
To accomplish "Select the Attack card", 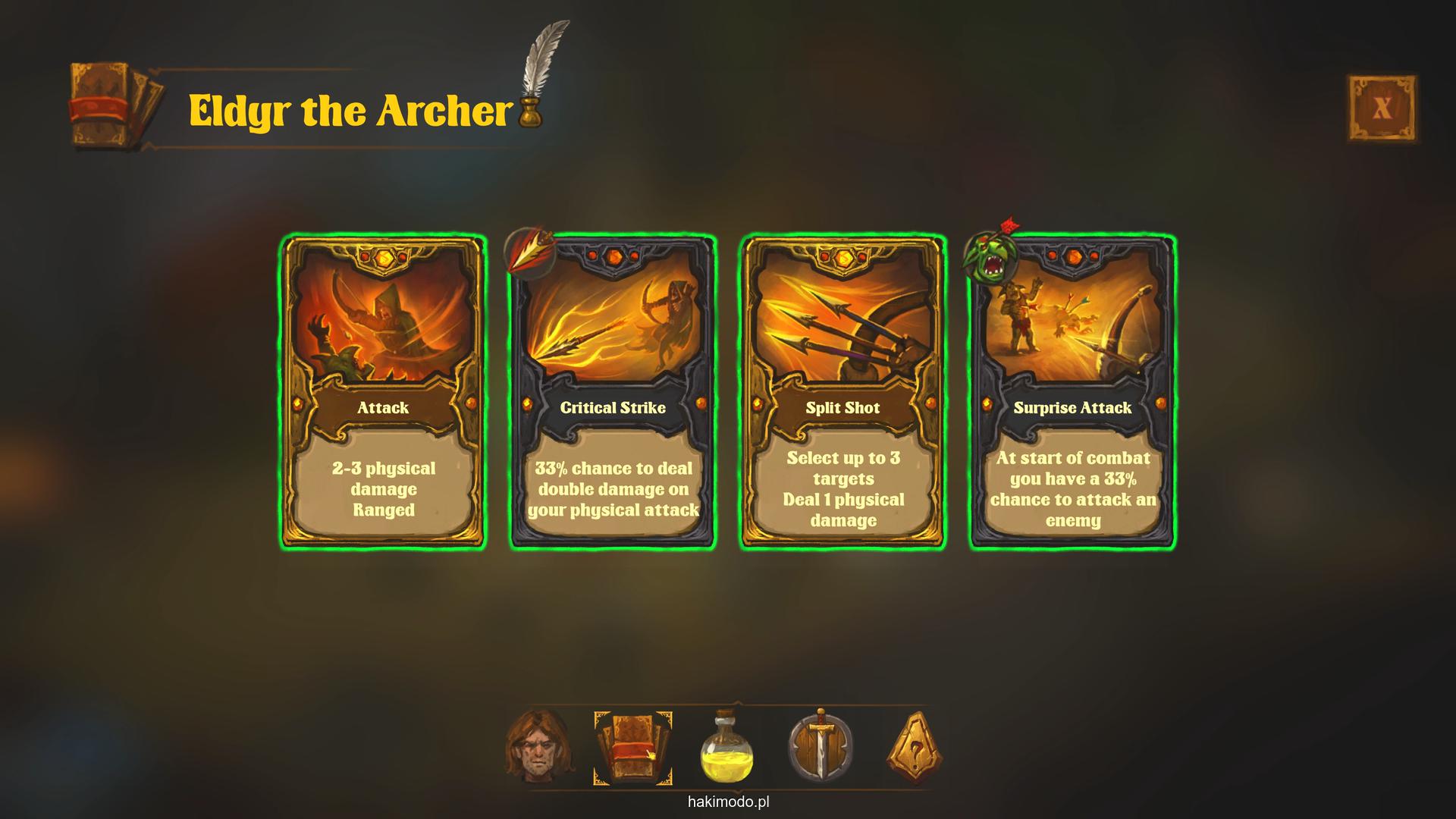I will coord(383,392).
